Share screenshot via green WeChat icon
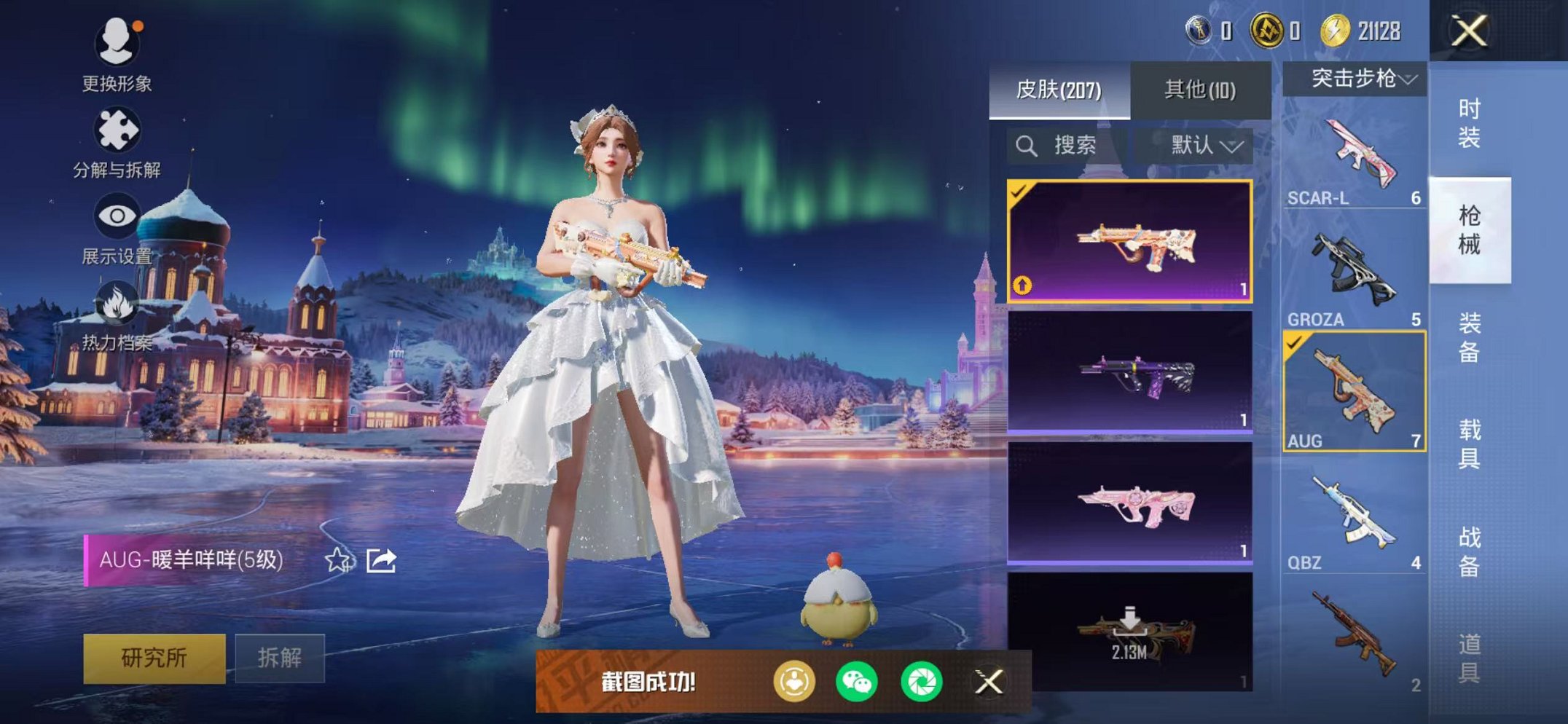1568x724 pixels. [x=856, y=682]
